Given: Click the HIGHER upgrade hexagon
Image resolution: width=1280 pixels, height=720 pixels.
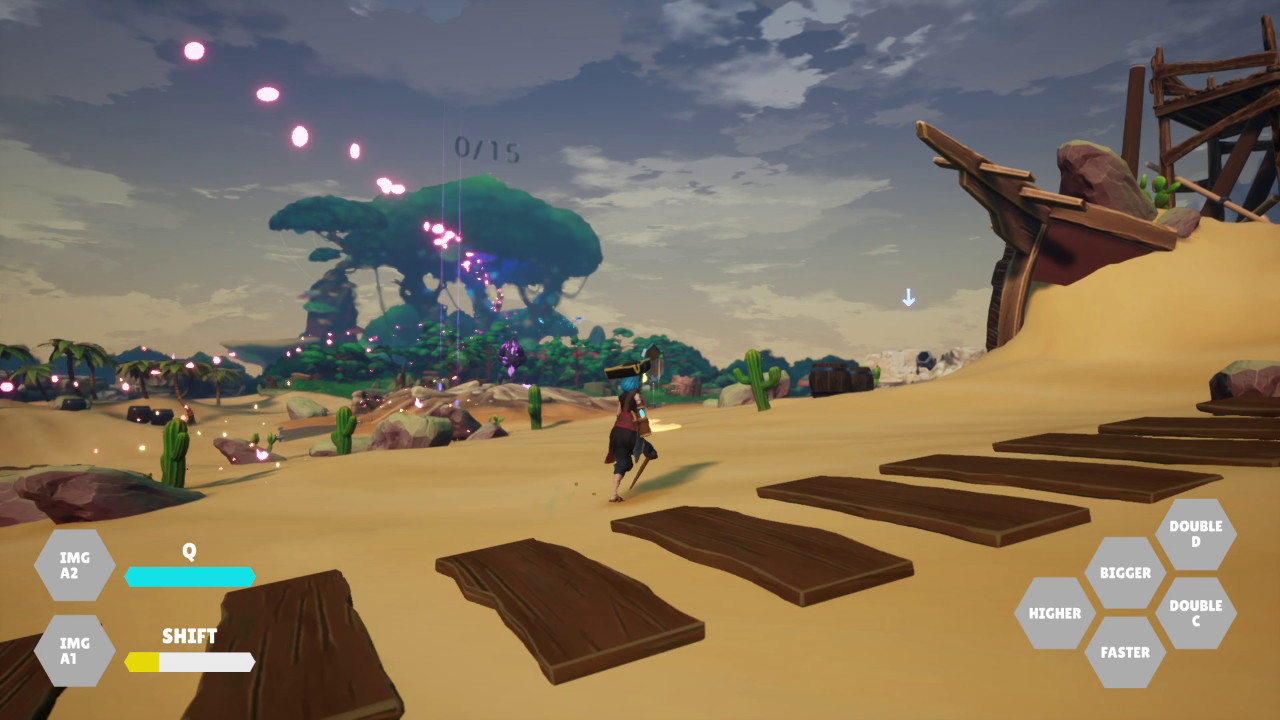Looking at the screenshot, I should tap(1053, 612).
